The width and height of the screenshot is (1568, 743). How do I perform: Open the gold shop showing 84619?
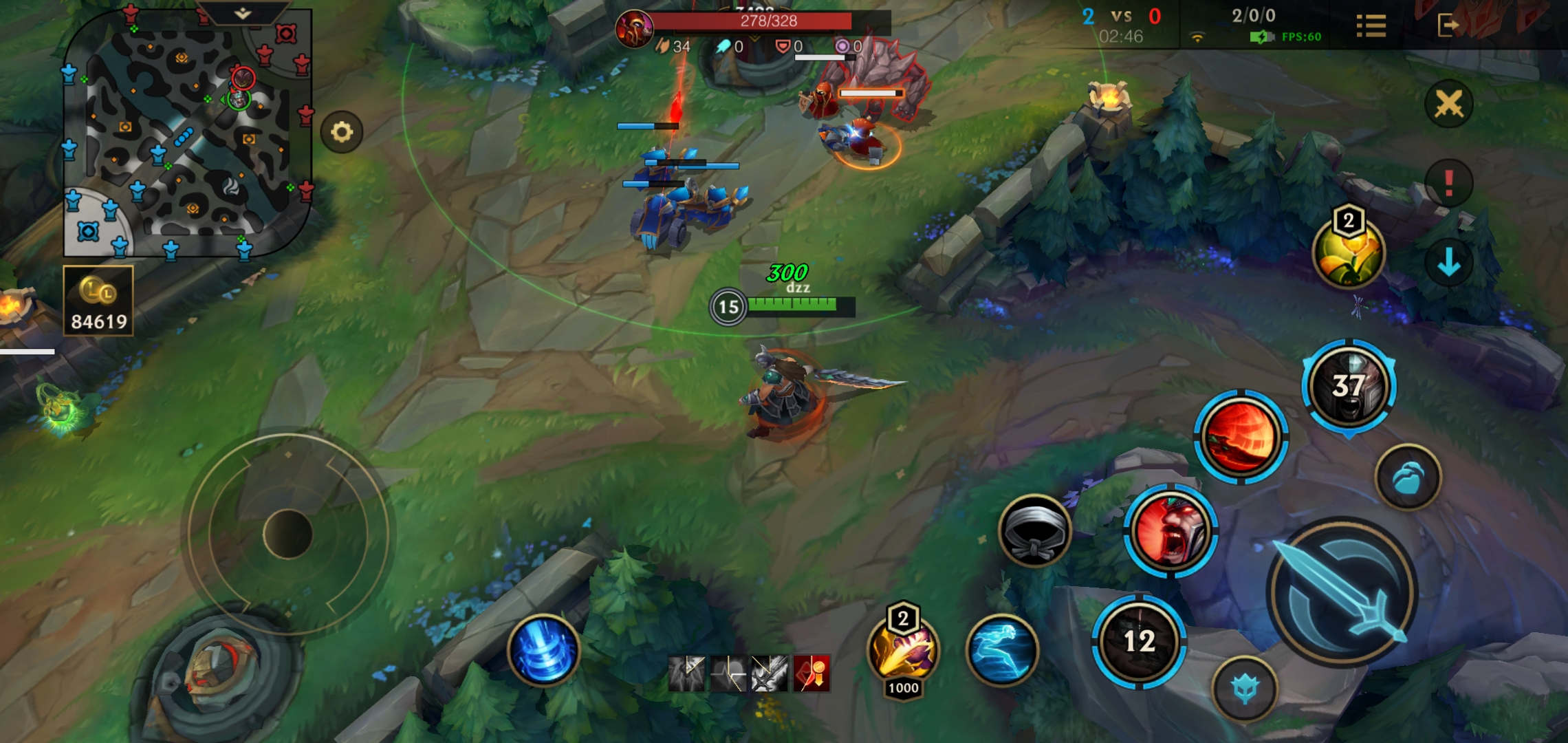(x=98, y=301)
